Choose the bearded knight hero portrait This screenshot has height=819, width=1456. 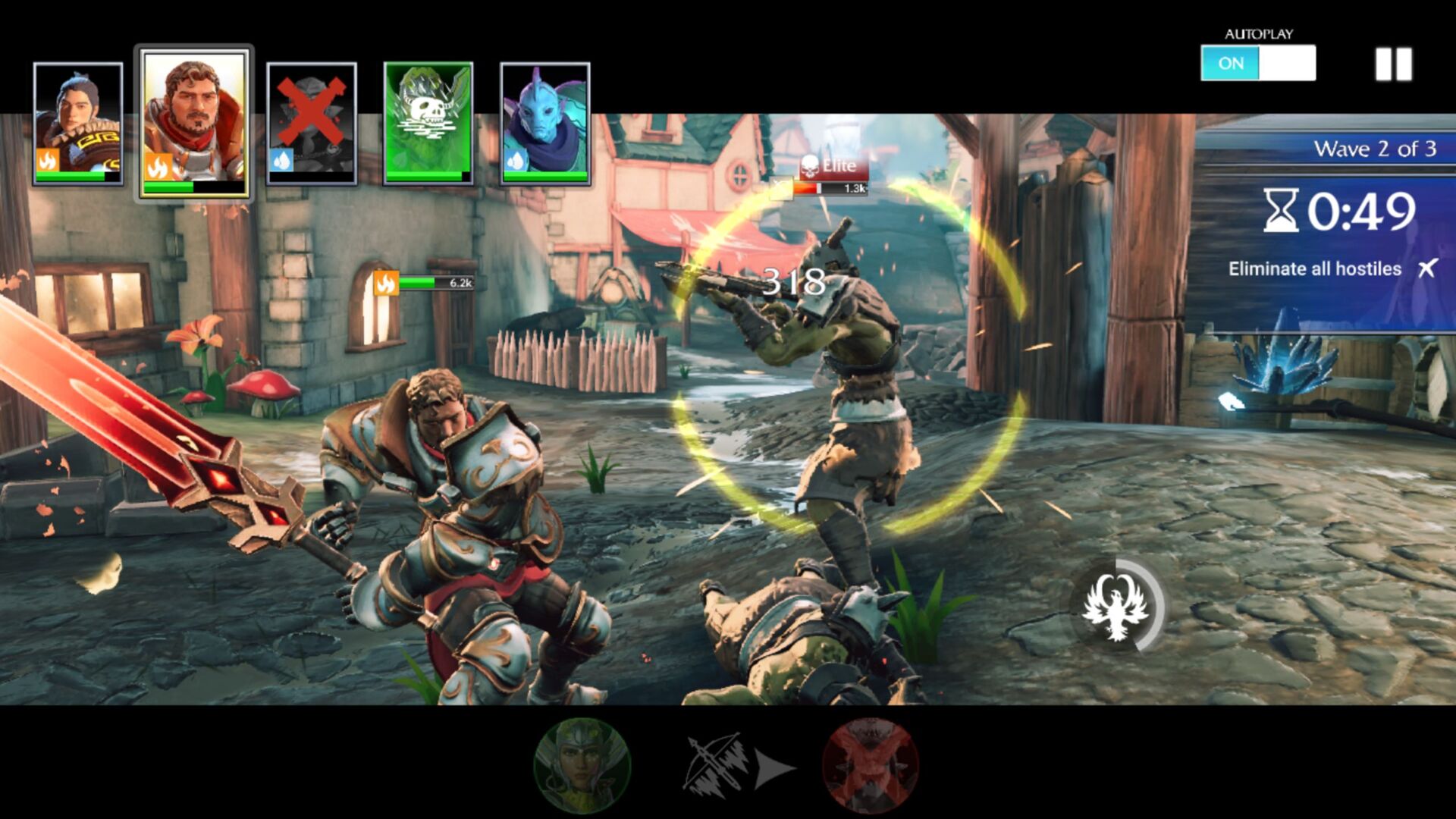click(195, 124)
